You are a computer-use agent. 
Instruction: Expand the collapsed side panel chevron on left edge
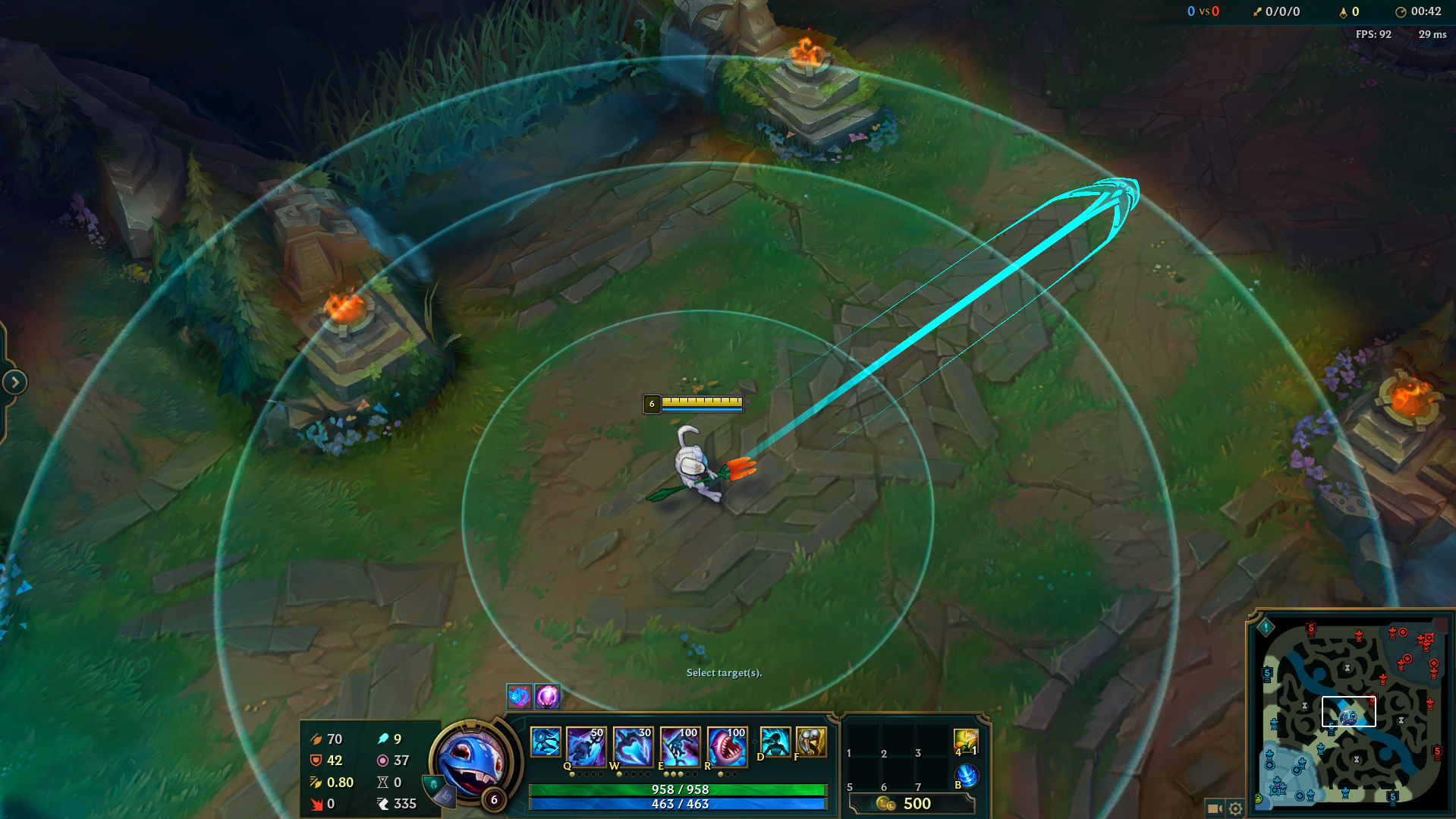(x=14, y=382)
